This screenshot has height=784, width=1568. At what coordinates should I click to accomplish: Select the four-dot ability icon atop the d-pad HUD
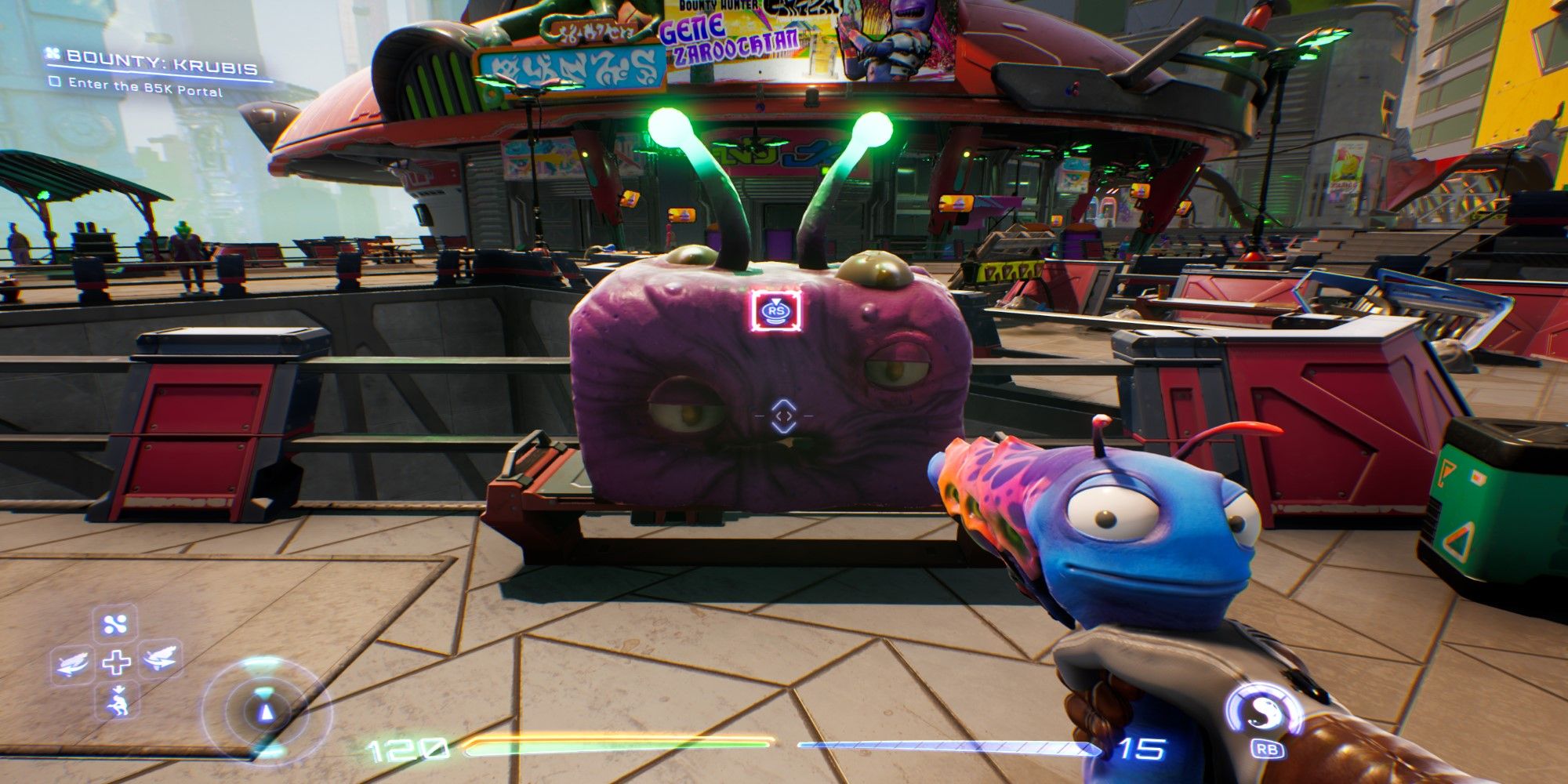[113, 624]
